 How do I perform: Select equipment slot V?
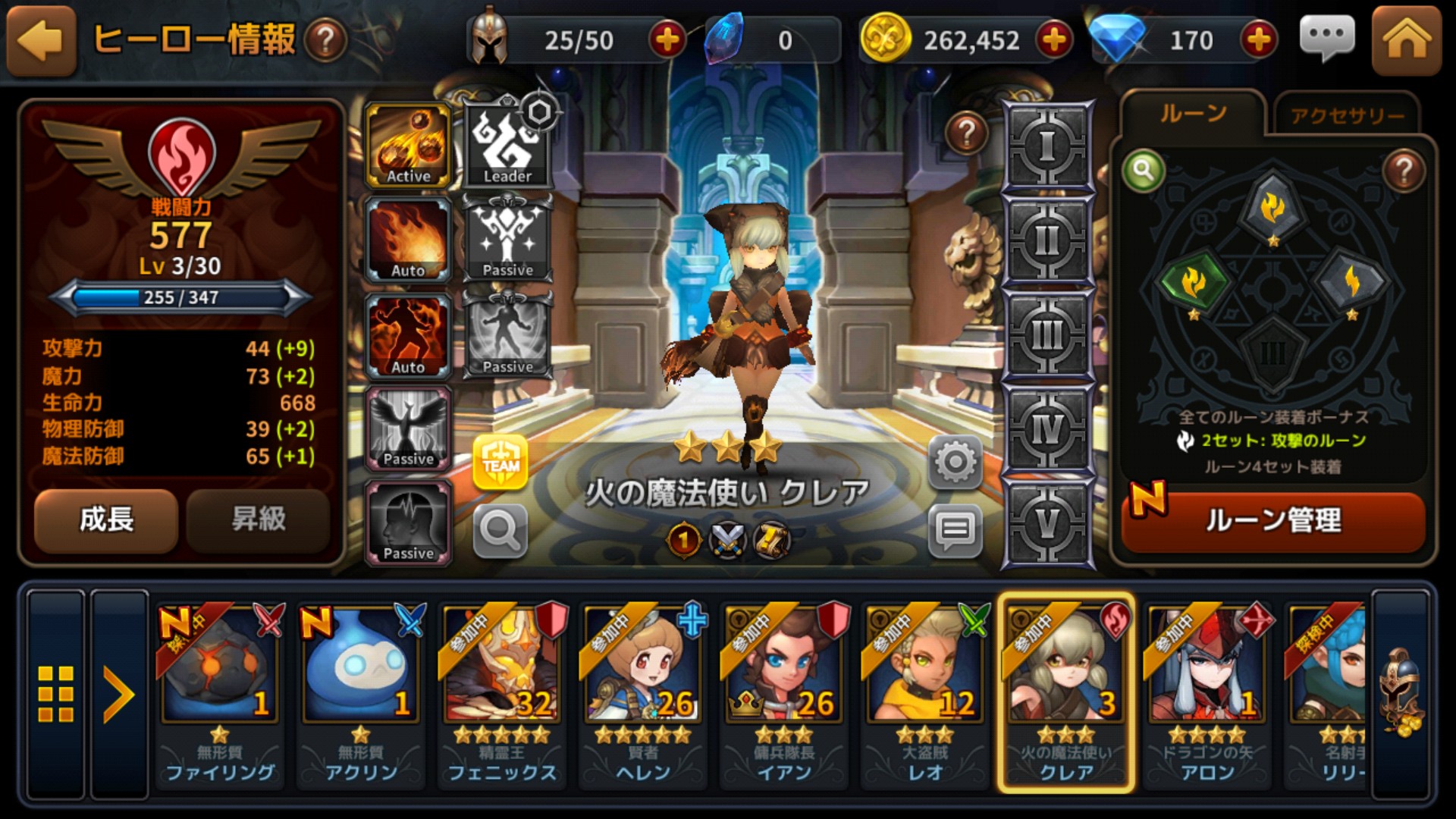(1047, 523)
